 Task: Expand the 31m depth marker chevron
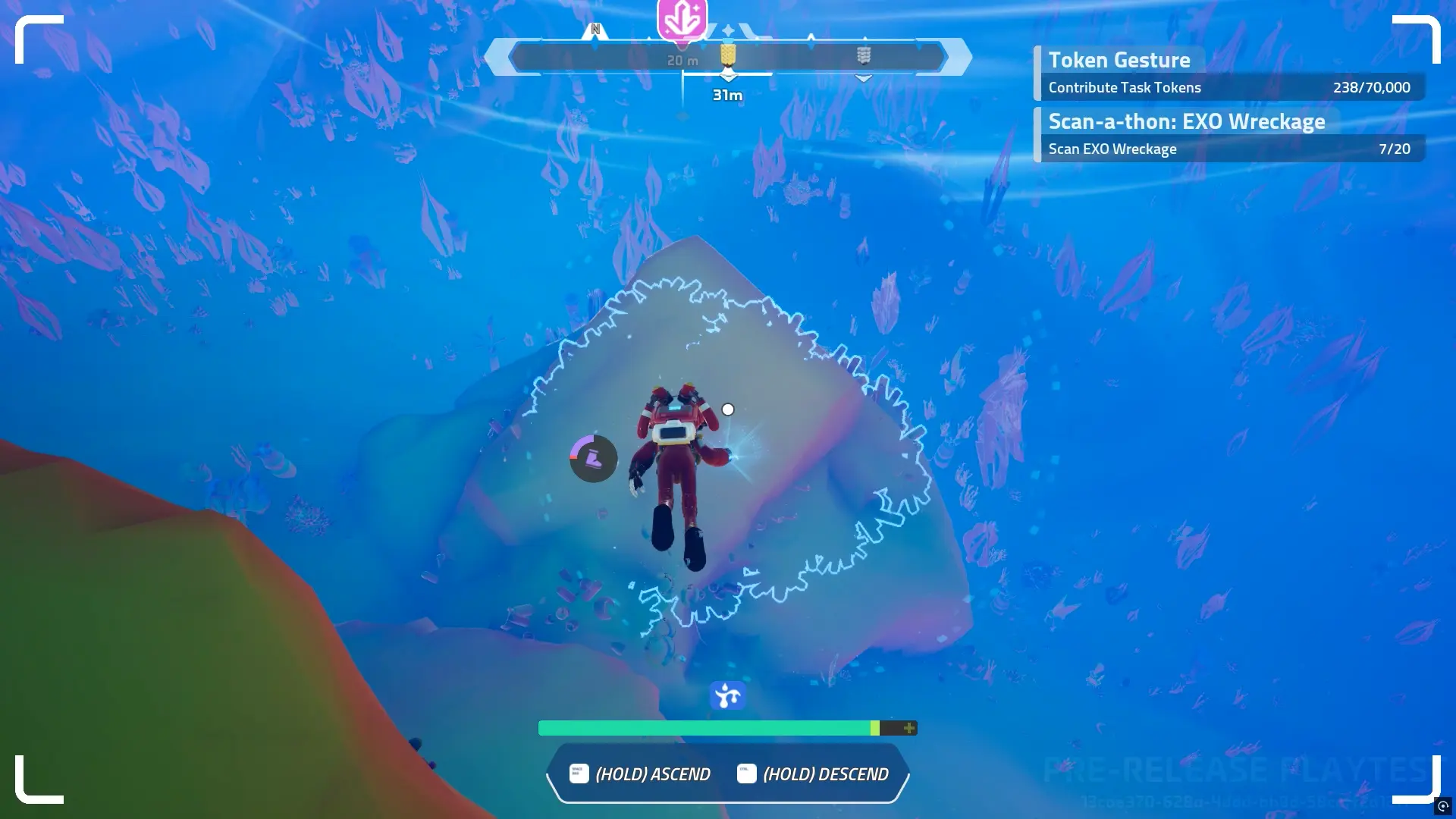[729, 76]
